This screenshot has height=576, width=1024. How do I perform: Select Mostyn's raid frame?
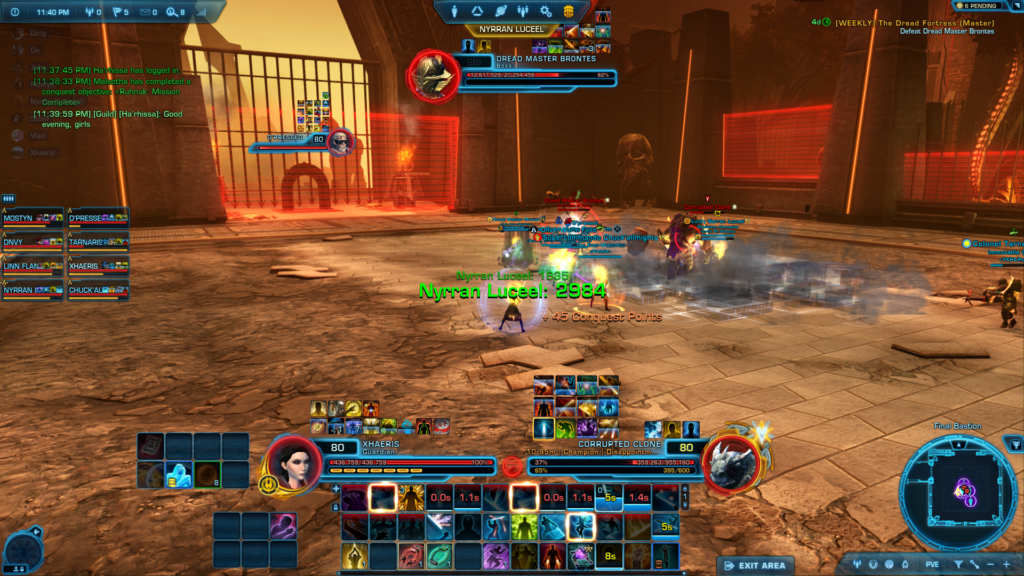point(33,220)
